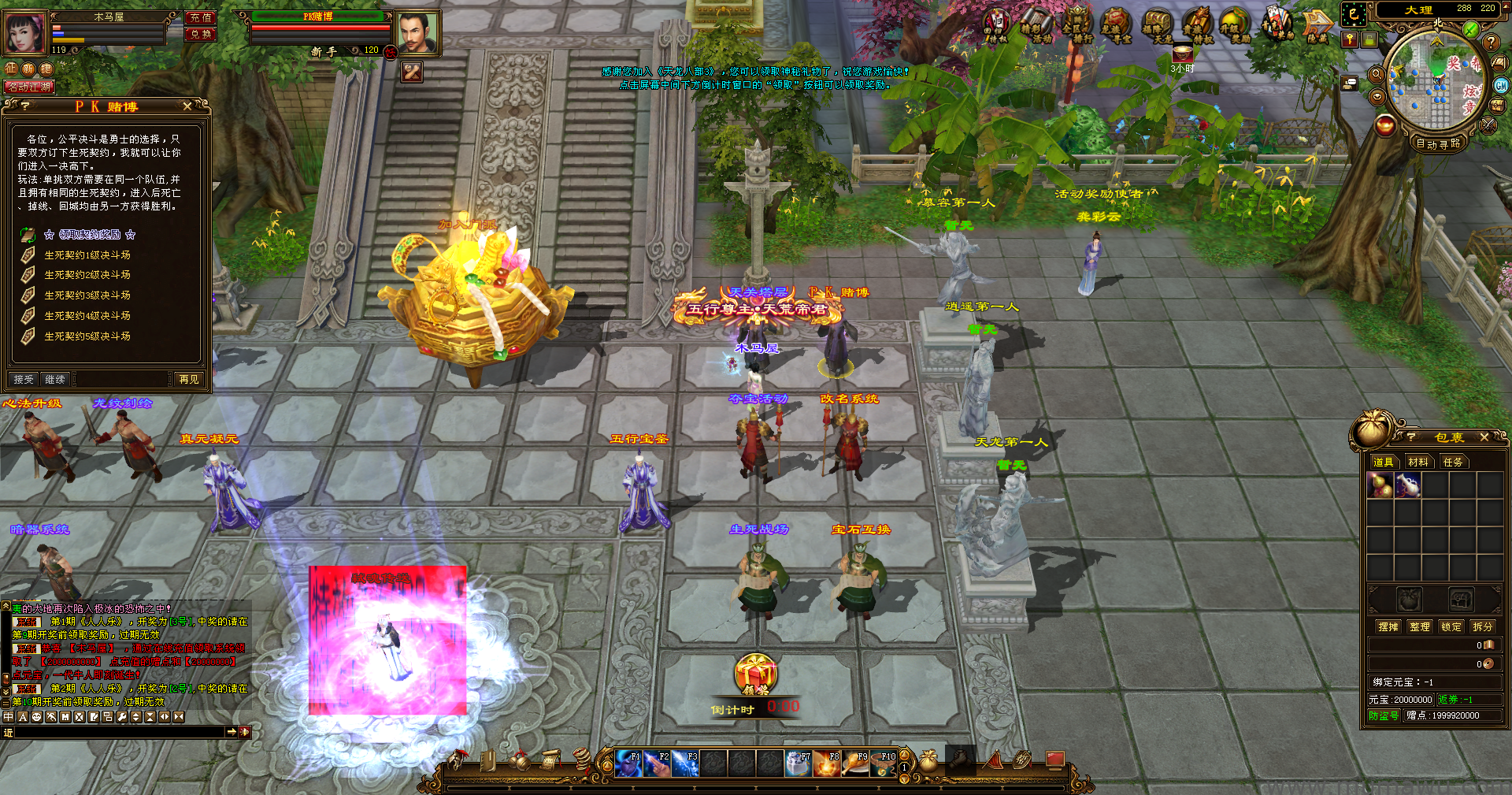Click the 整理 sort button

click(1420, 627)
